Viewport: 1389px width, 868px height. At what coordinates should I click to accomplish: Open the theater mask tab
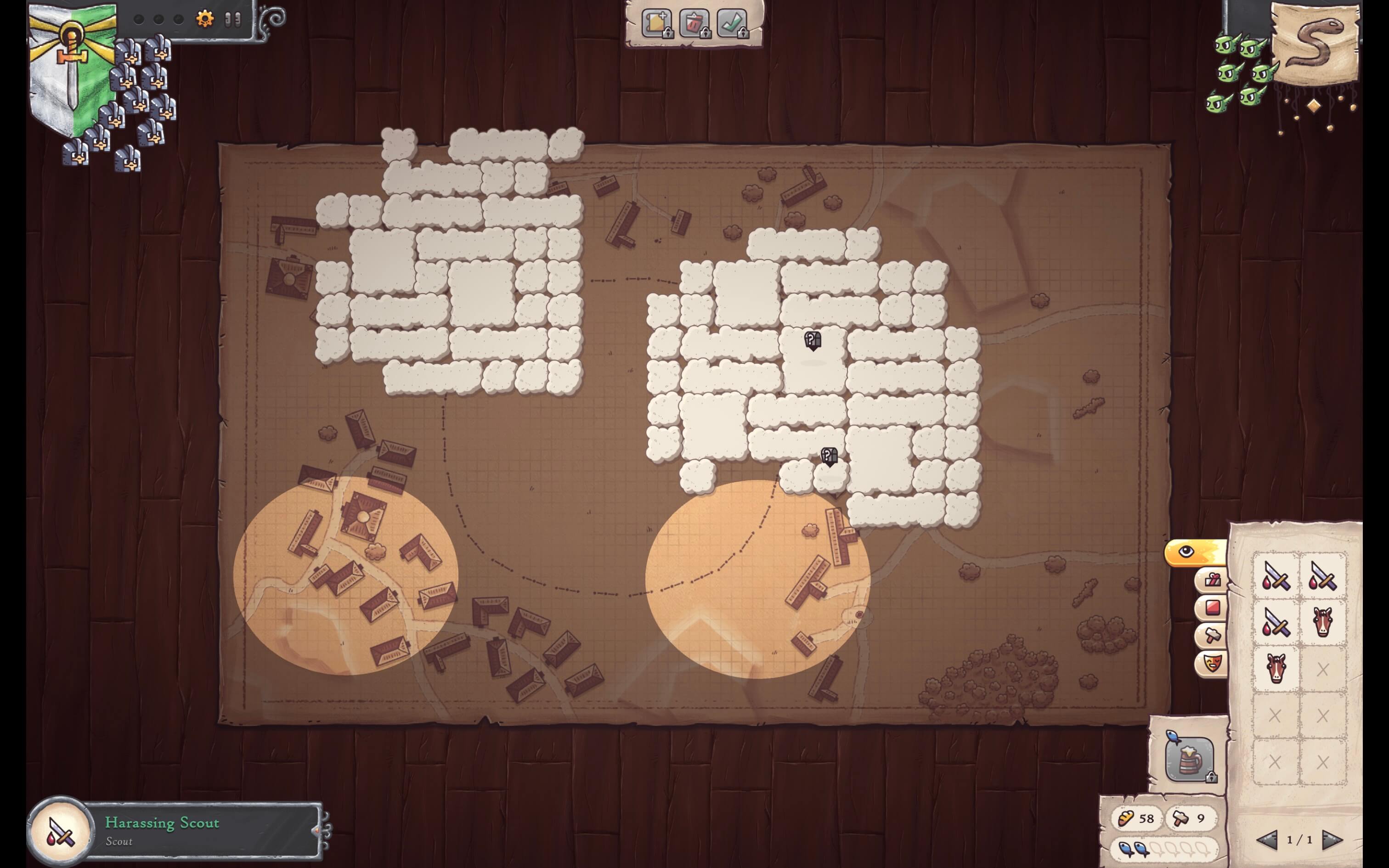(x=1212, y=664)
